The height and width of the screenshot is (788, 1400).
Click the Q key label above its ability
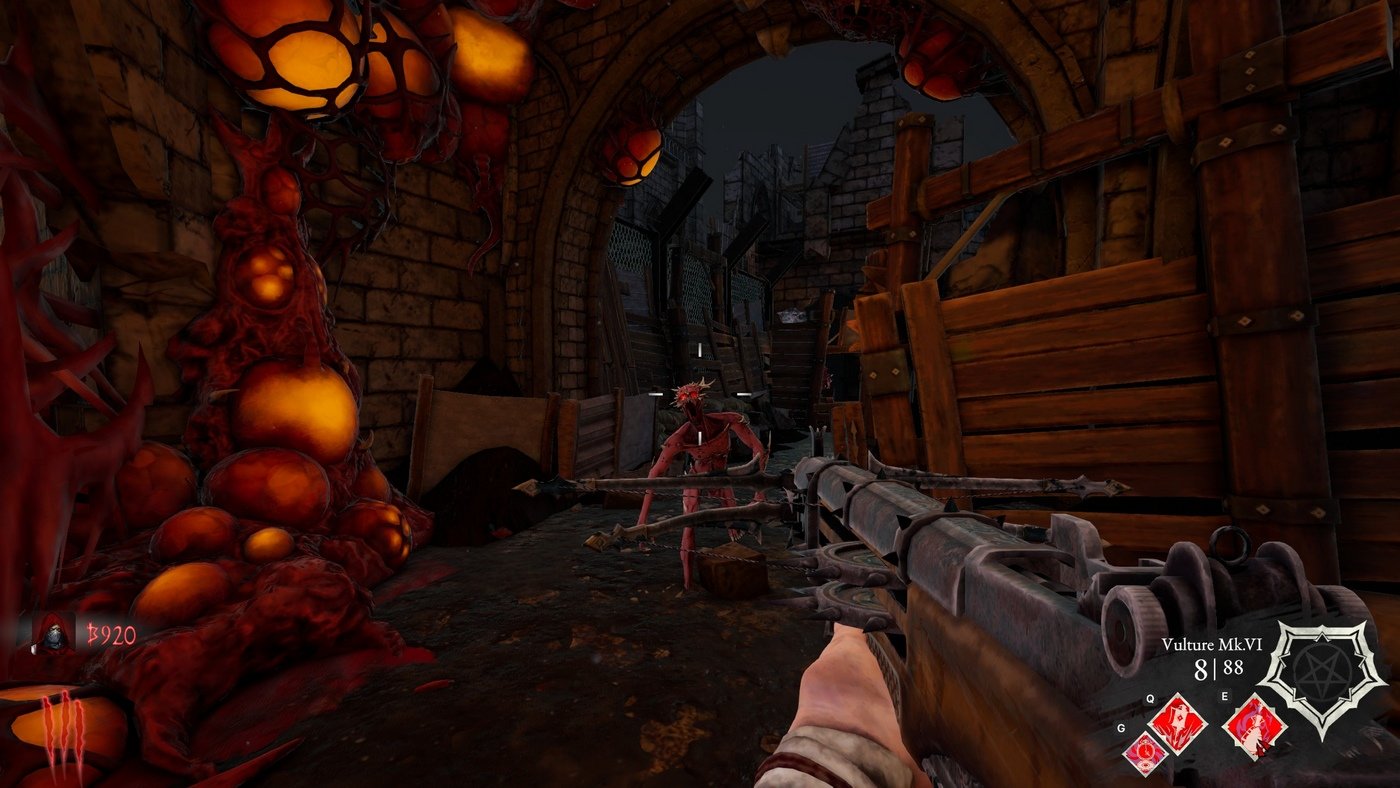point(1150,698)
